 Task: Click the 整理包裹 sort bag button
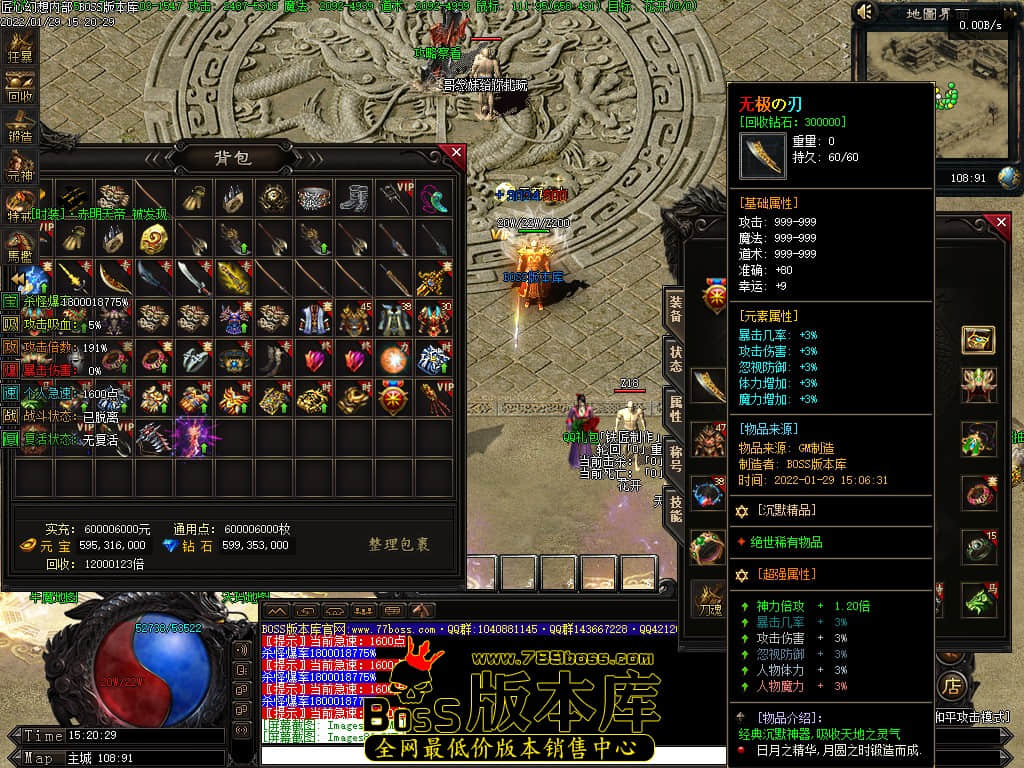(x=399, y=545)
